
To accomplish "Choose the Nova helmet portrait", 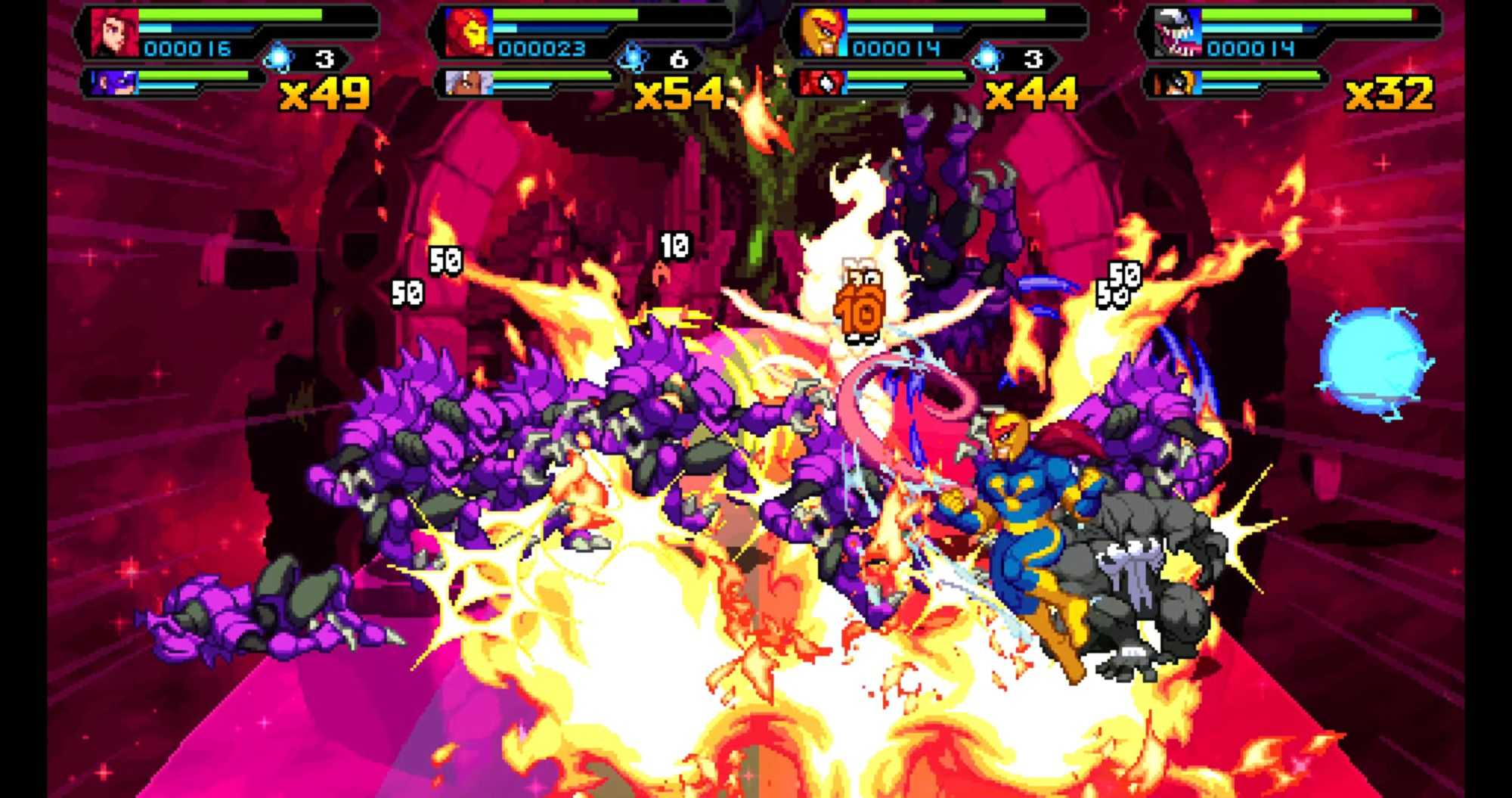I will pyautogui.click(x=823, y=33).
